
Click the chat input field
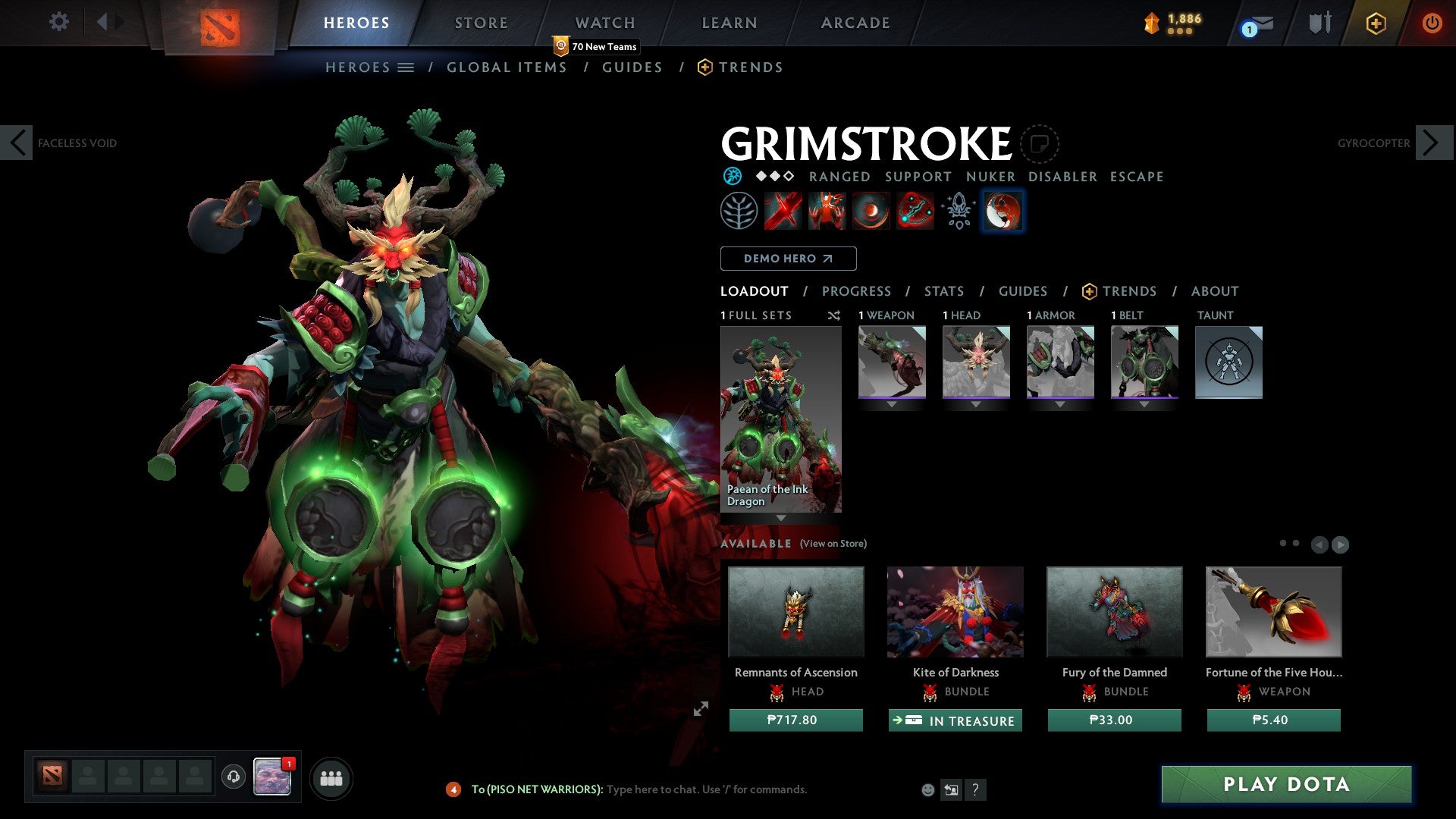(x=705, y=789)
